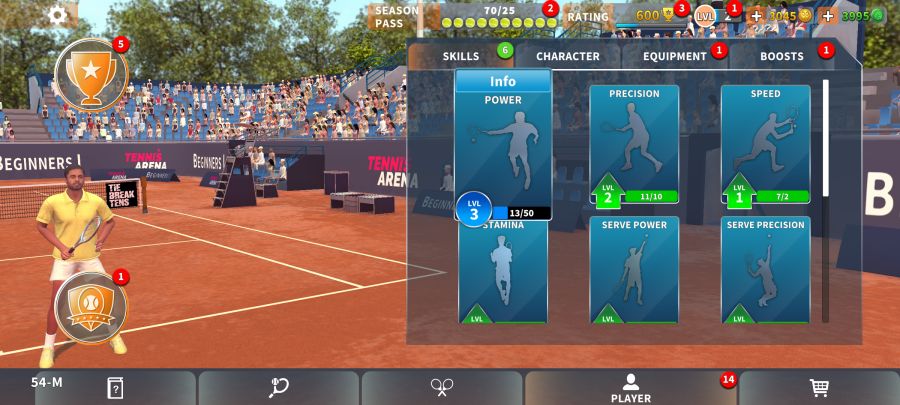The height and width of the screenshot is (405, 900).
Task: Switch to the Character tab
Action: click(x=567, y=56)
